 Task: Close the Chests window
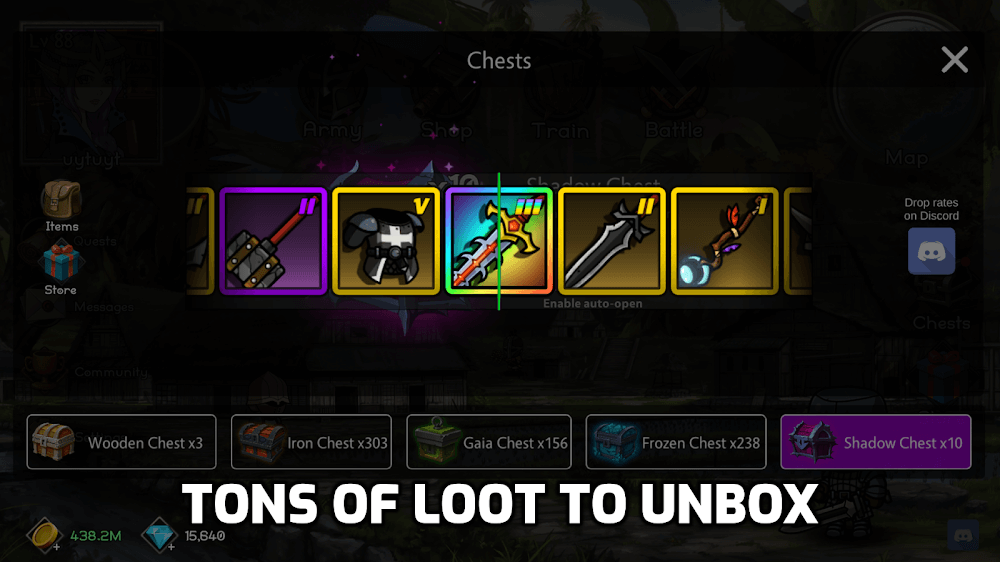coord(954,61)
